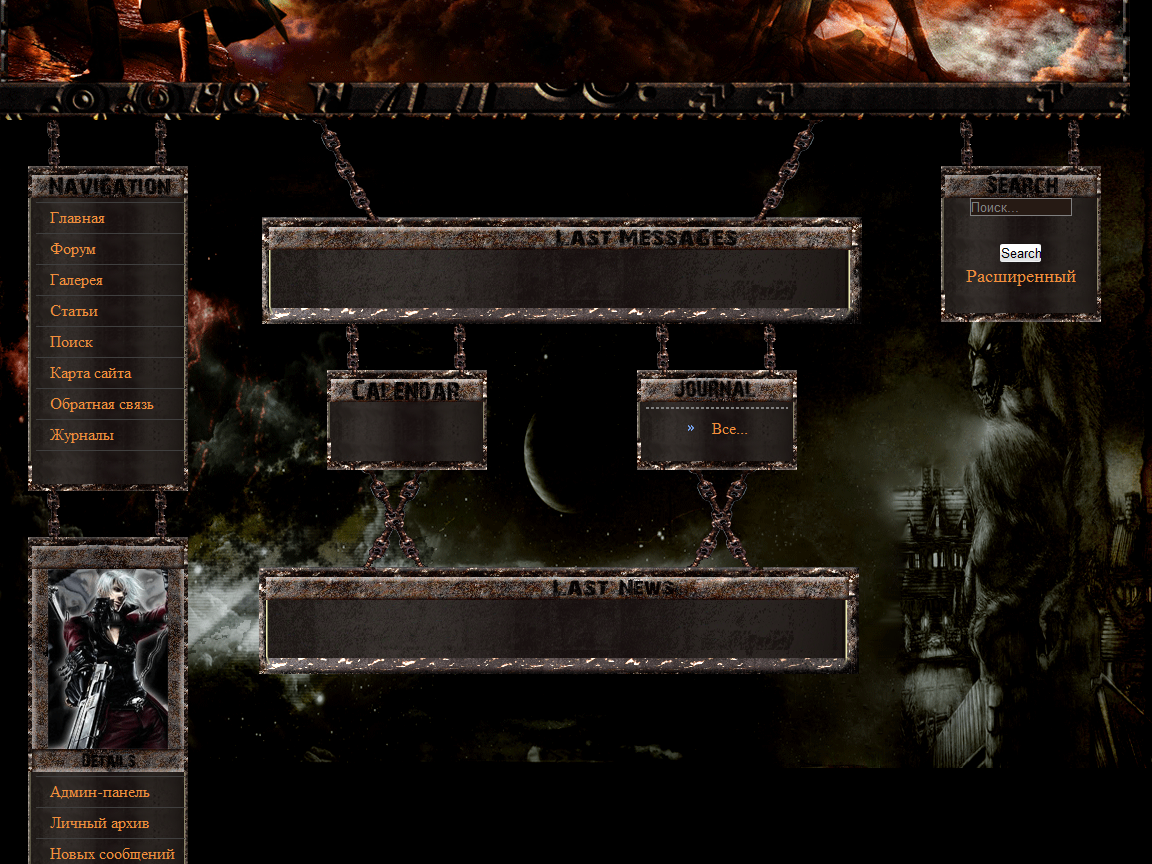This screenshot has height=864, width=1152.
Task: Select the Статьи menu entry
Action: coord(74,311)
